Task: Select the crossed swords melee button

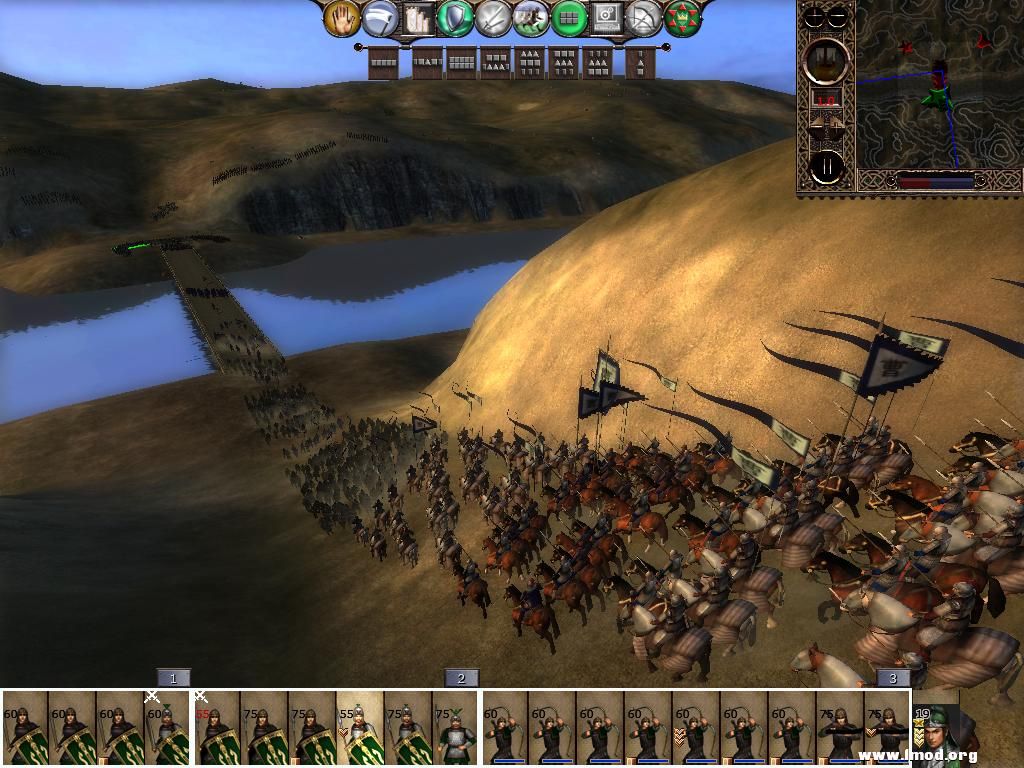Action: click(493, 18)
